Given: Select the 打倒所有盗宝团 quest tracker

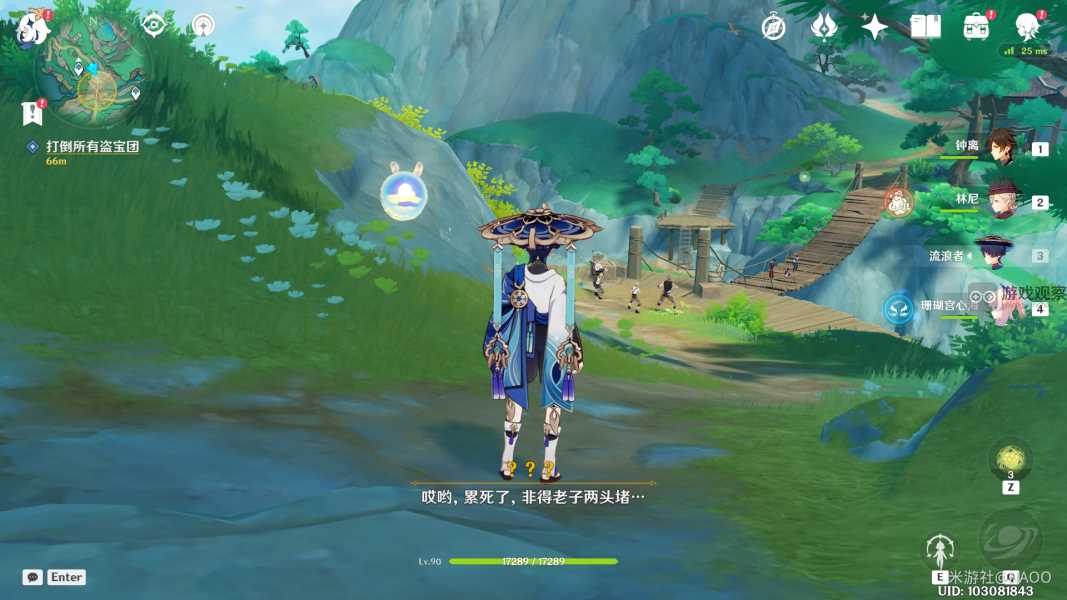Looking at the screenshot, I should tap(91, 146).
